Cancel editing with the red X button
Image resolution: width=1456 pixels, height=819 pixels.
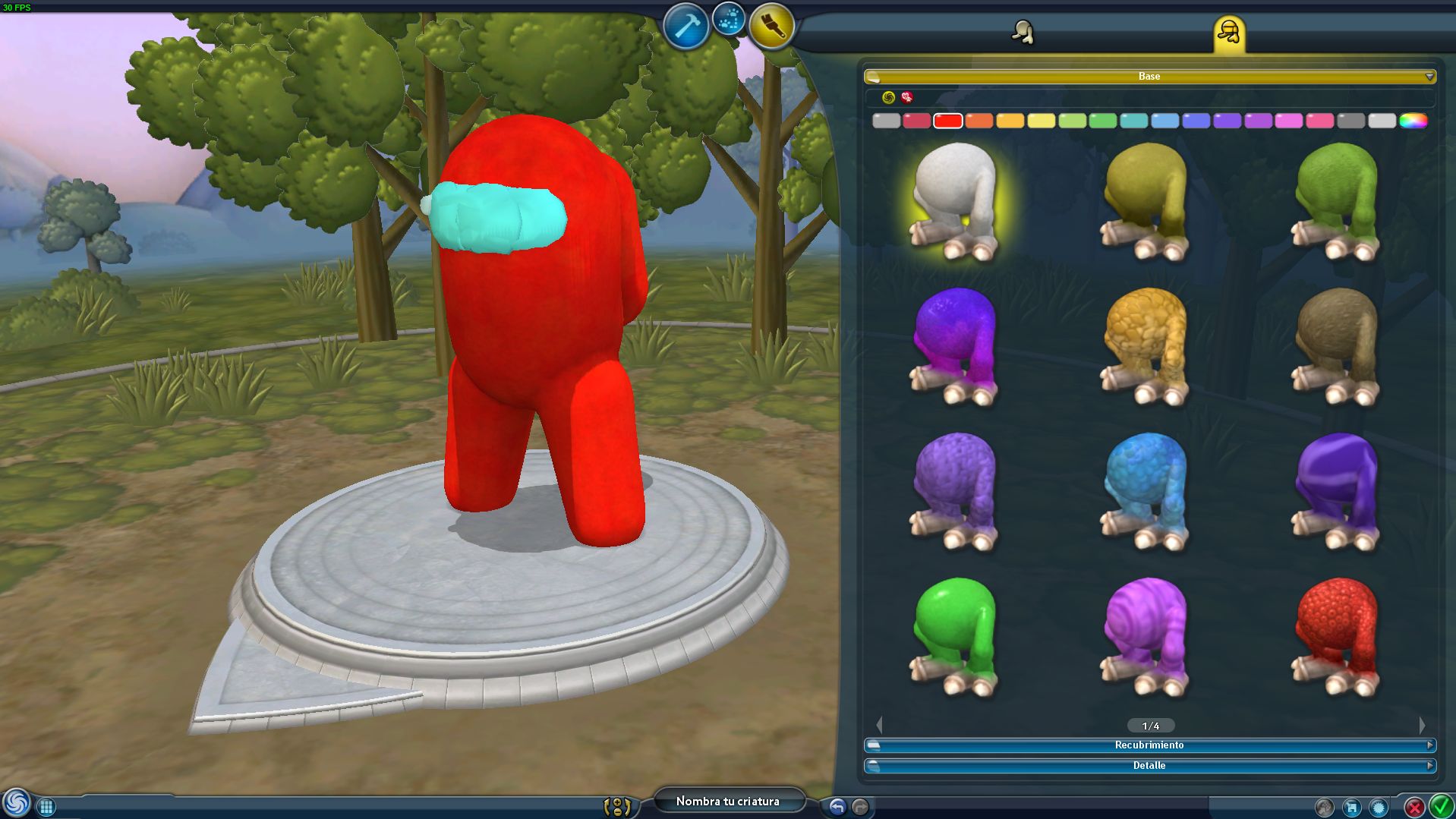tap(1415, 807)
